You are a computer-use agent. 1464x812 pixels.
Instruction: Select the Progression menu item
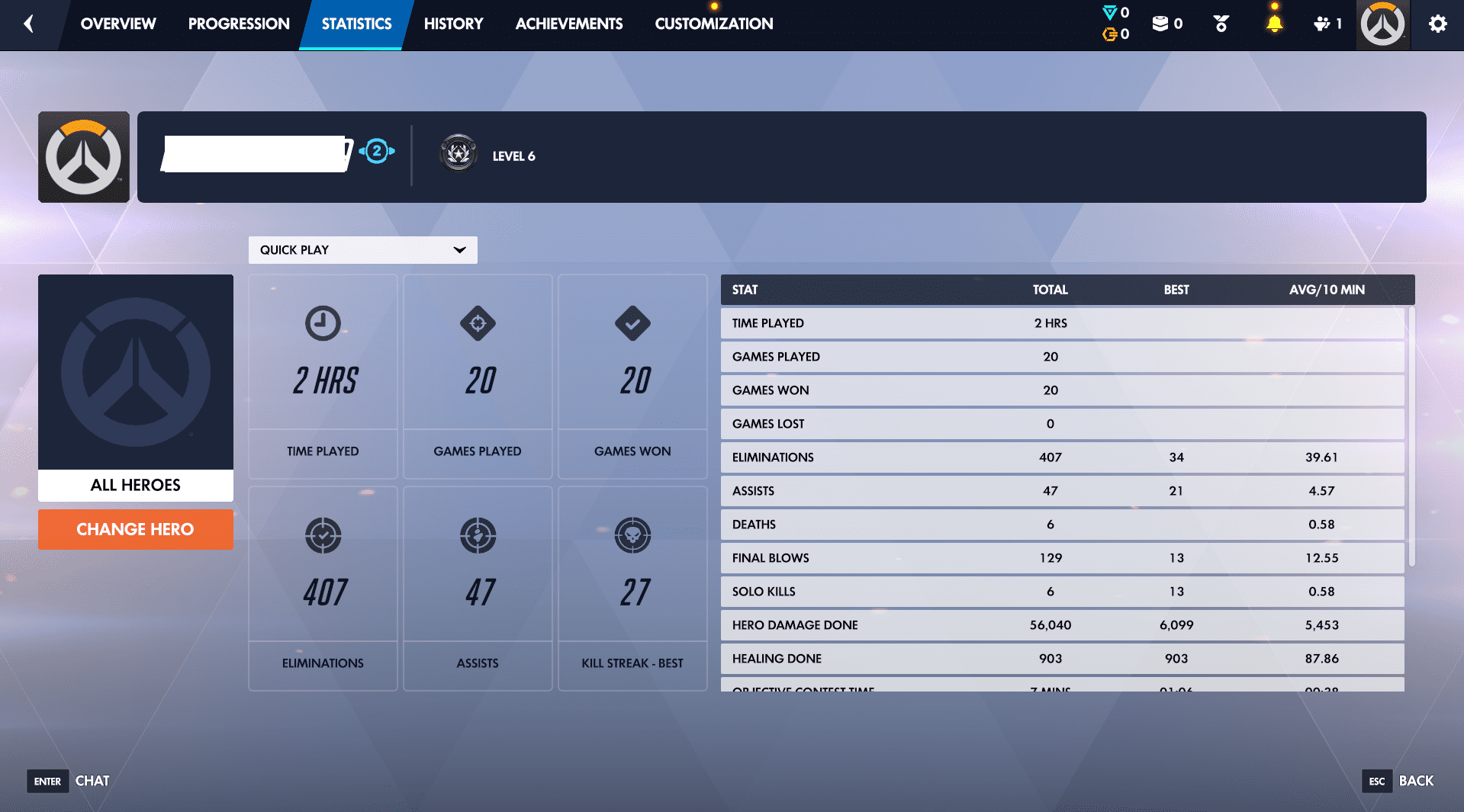(x=238, y=24)
